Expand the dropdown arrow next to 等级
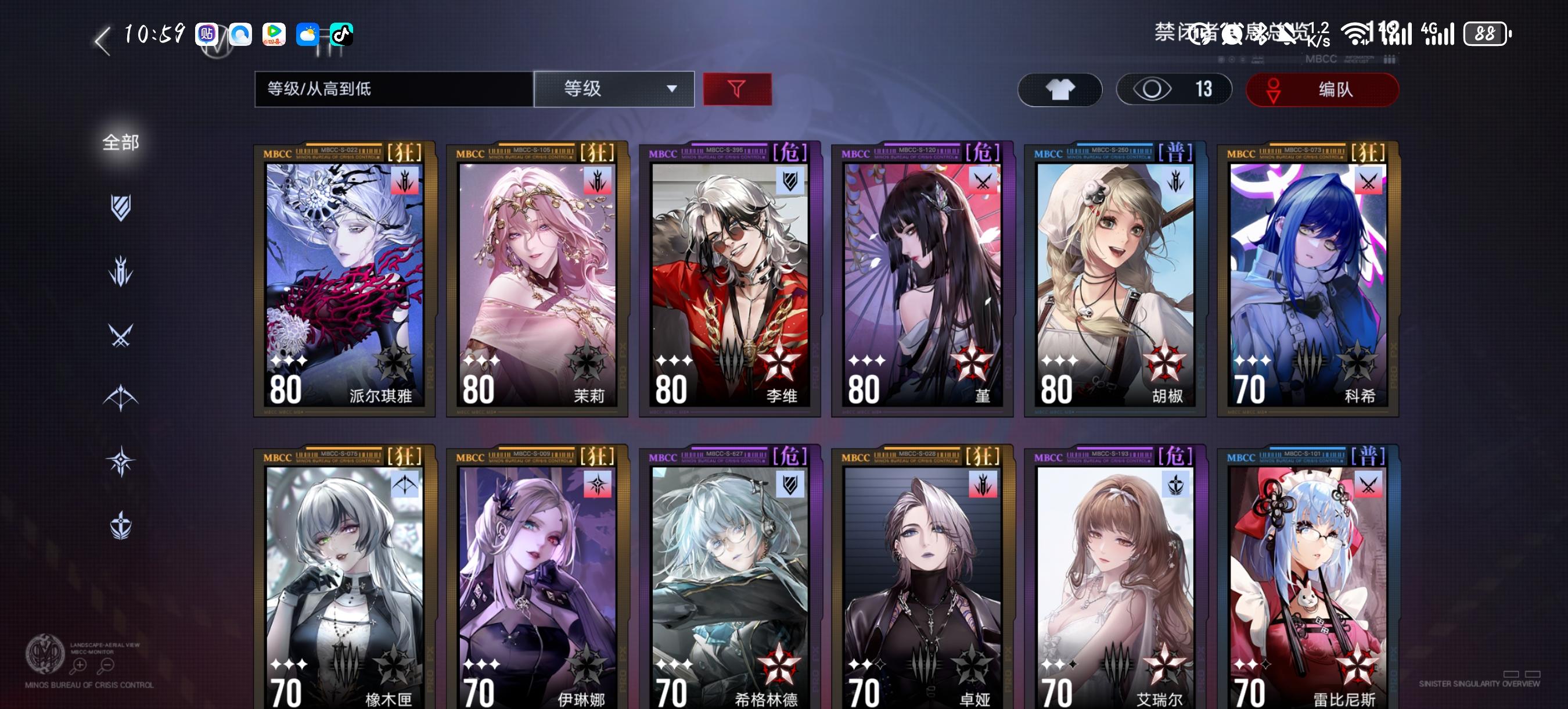The height and width of the screenshot is (709, 1568). [672, 90]
